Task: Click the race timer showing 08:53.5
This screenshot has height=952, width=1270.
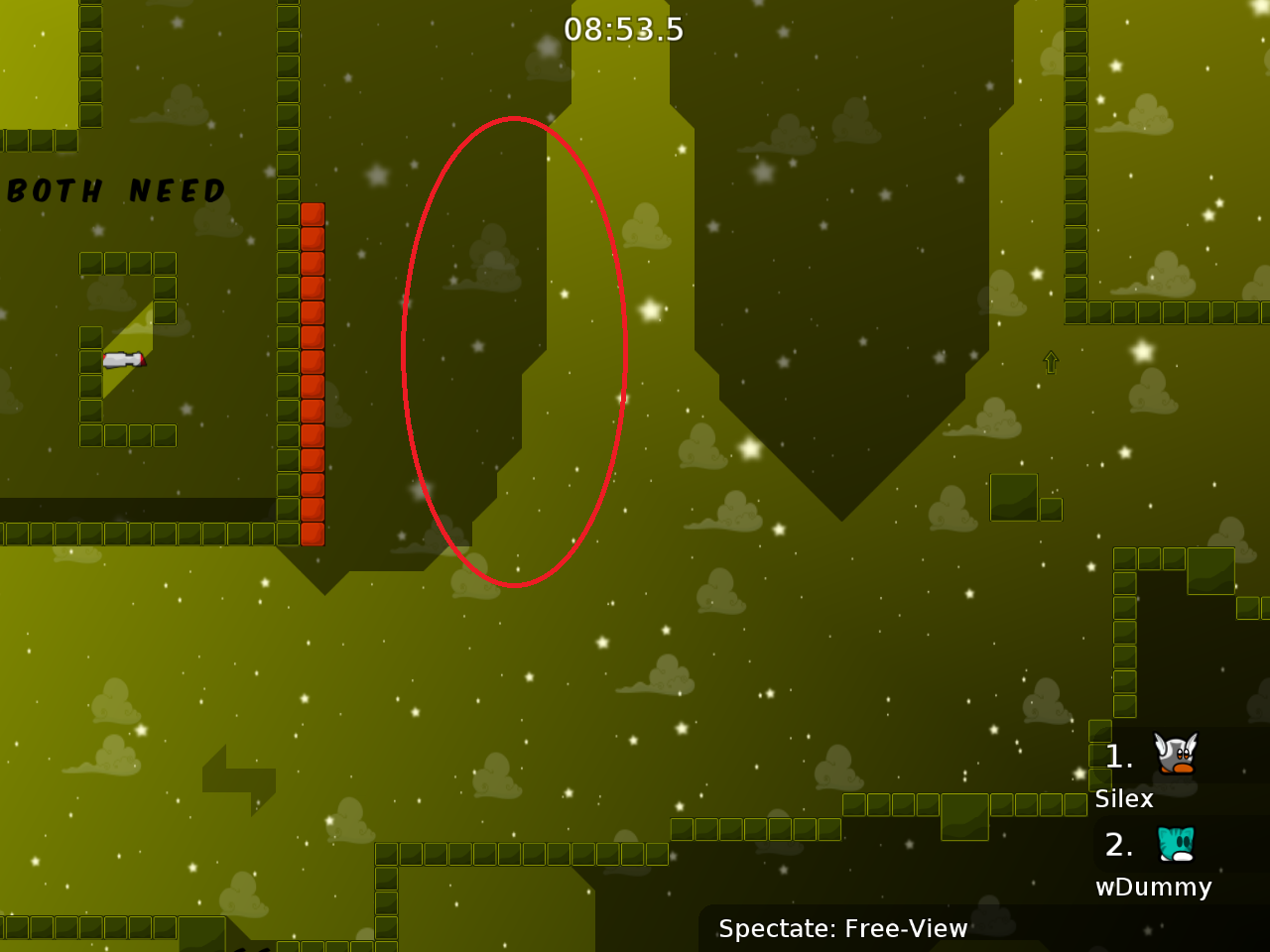Action: [625, 29]
